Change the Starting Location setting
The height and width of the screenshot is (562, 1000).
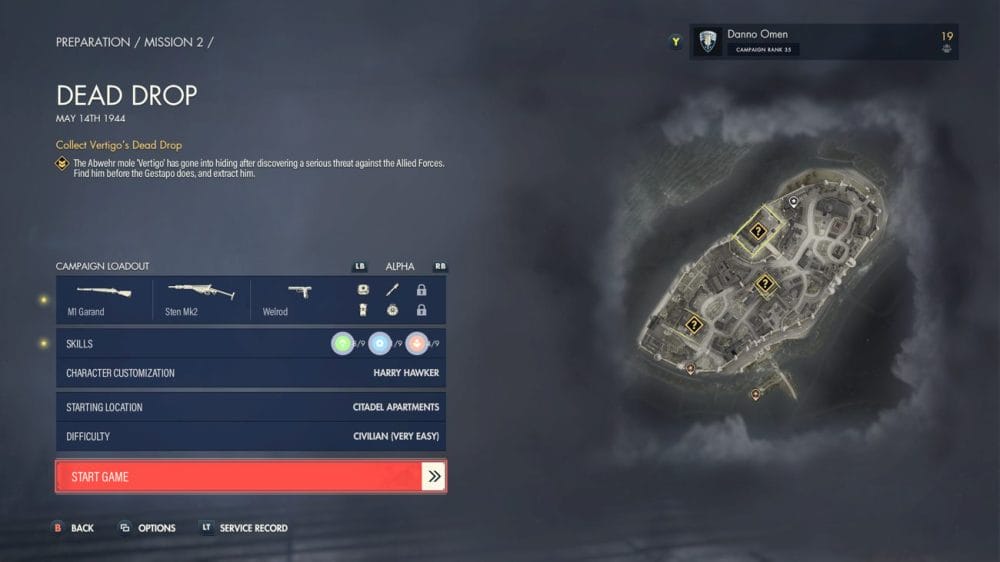(x=250, y=407)
